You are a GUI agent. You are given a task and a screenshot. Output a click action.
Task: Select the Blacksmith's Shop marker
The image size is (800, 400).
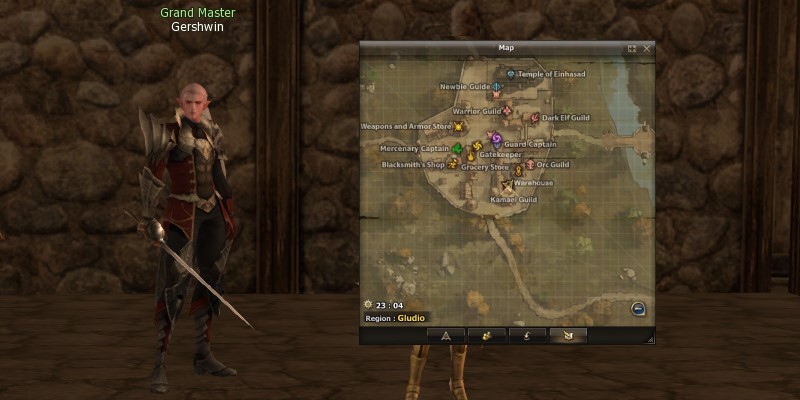click(x=452, y=164)
